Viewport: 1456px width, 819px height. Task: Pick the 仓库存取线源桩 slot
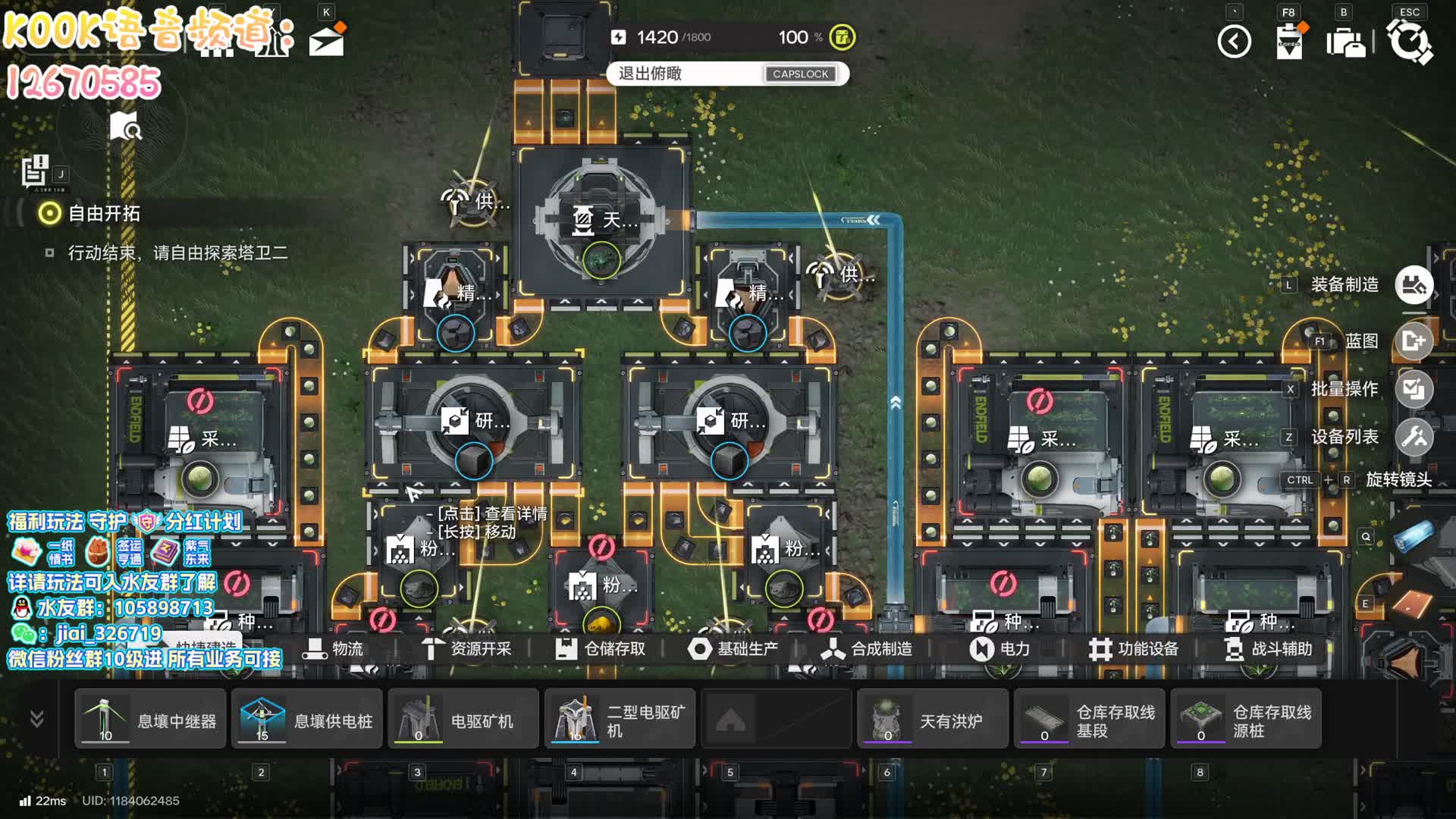[x=1246, y=719]
